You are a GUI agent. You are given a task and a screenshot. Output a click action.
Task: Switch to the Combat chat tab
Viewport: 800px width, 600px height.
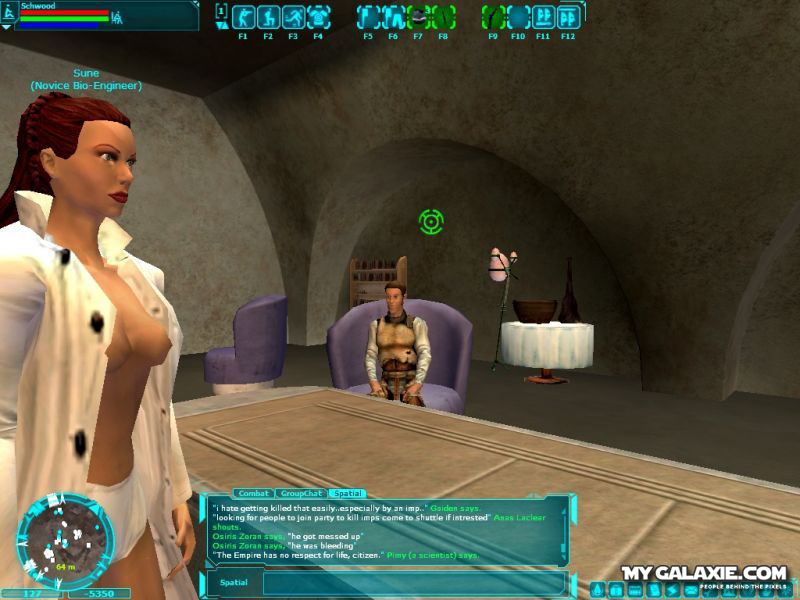[253, 493]
